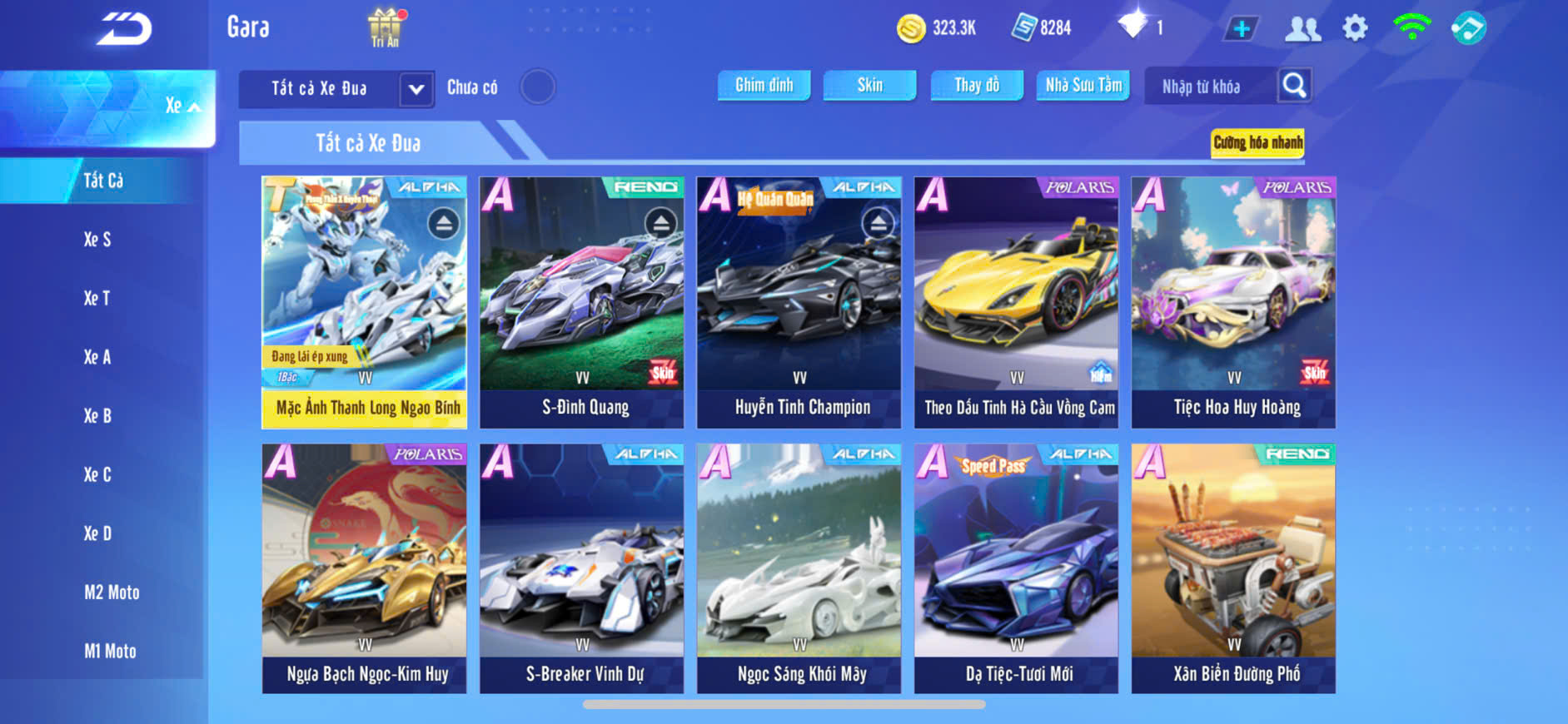Screen dimensions: 1568x724
Task: Activate Cường hóa nhanh button
Action: 1257,142
